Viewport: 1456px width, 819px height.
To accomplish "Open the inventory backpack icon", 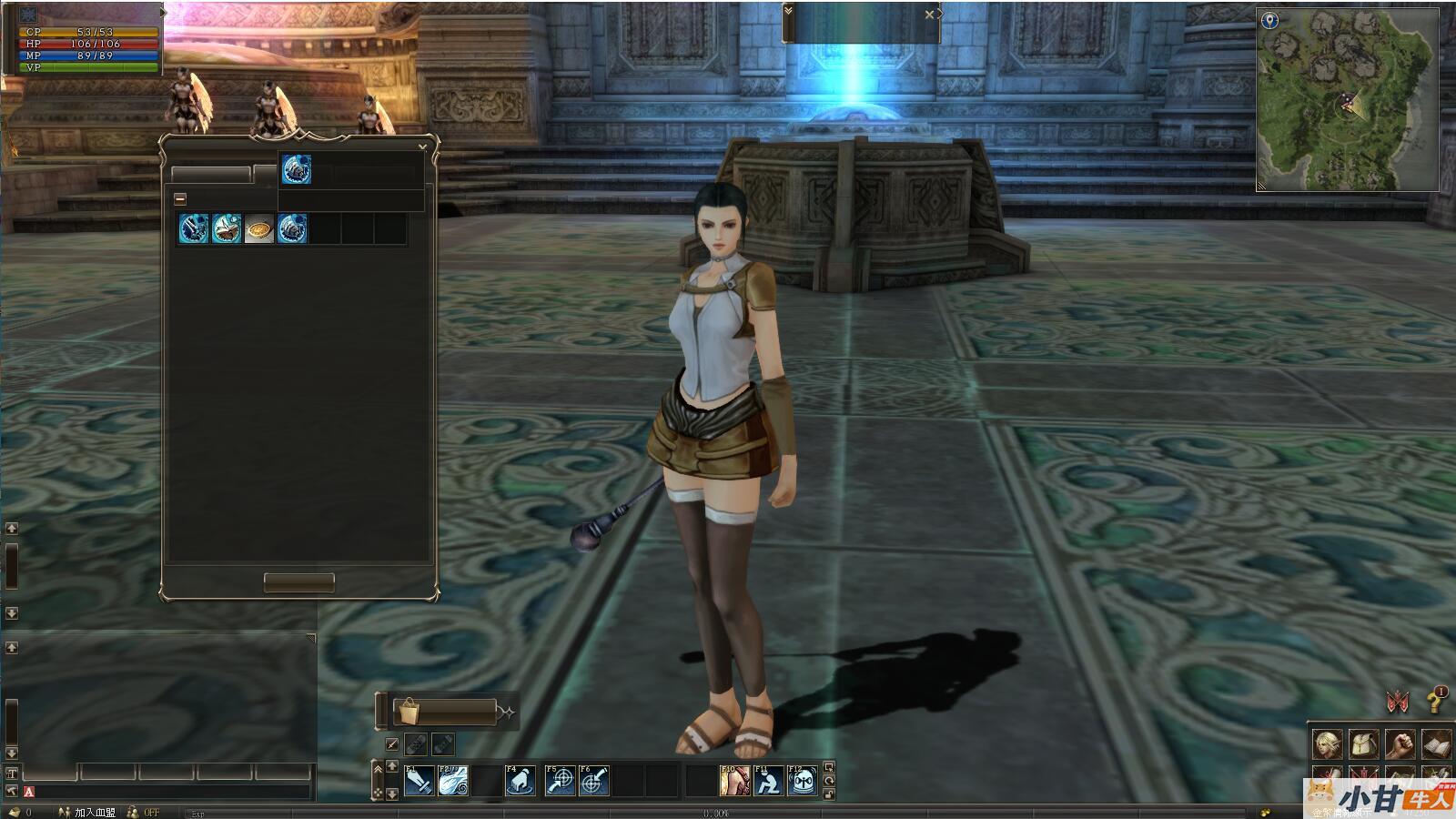I will [x=1363, y=744].
